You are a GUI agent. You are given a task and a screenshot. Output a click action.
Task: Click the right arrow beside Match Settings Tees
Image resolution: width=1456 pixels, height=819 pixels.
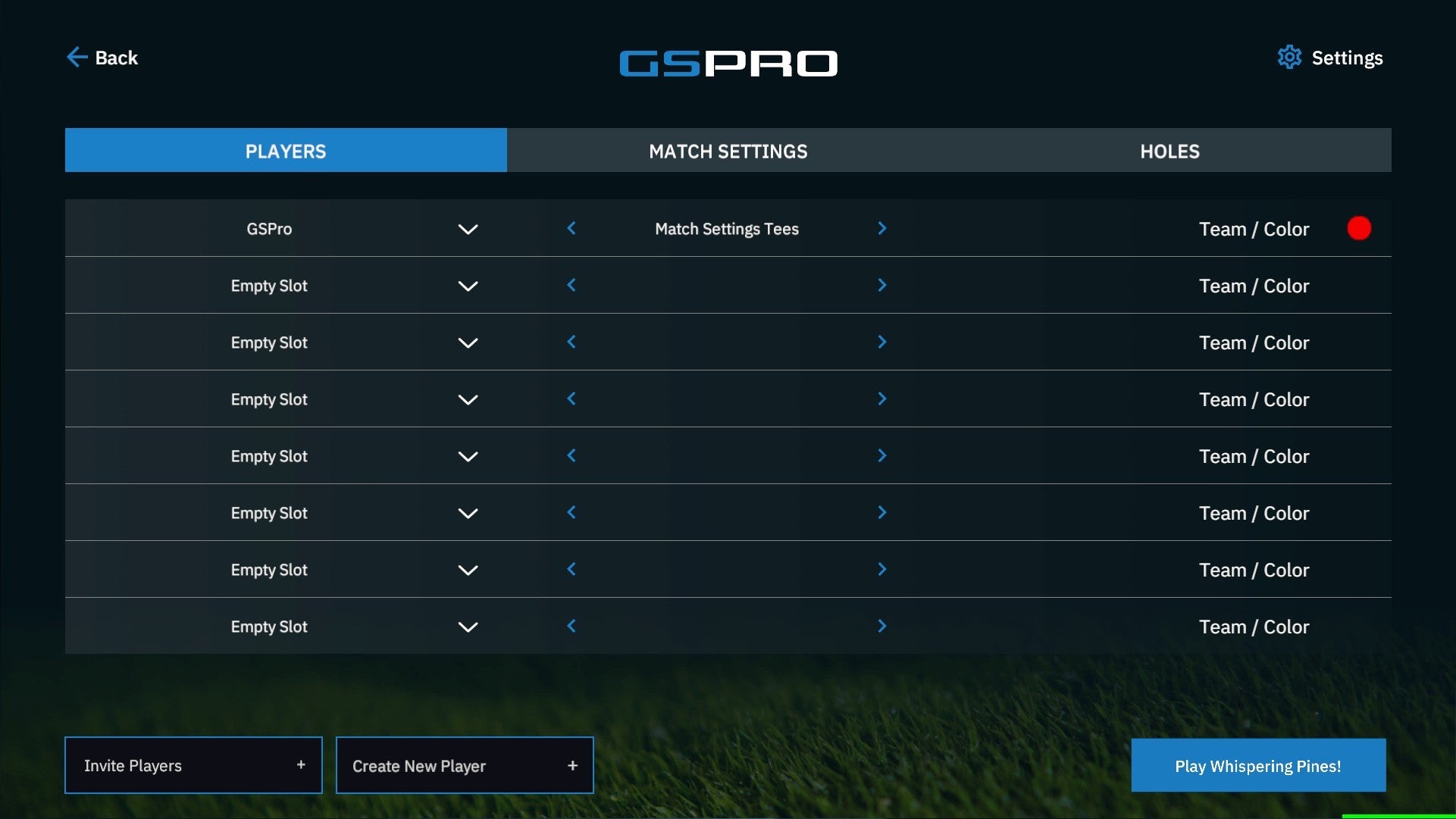click(x=882, y=228)
